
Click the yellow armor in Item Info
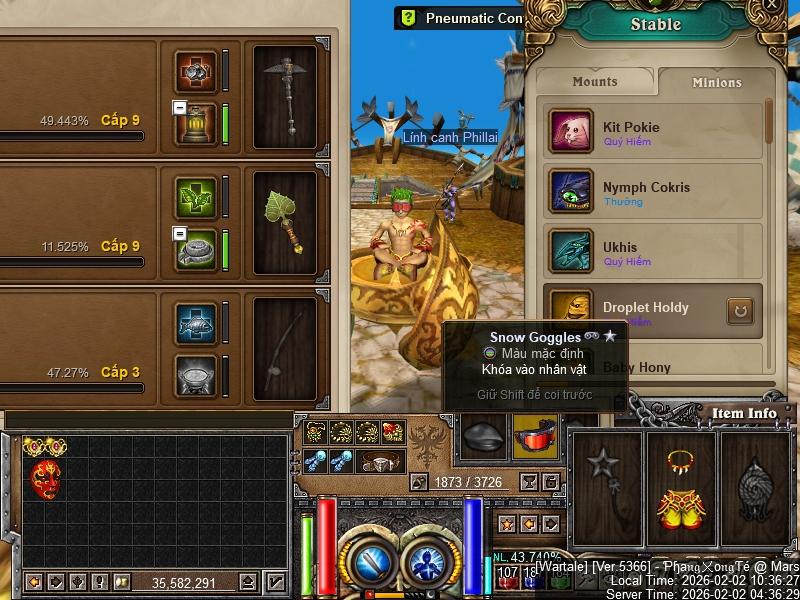680,490
